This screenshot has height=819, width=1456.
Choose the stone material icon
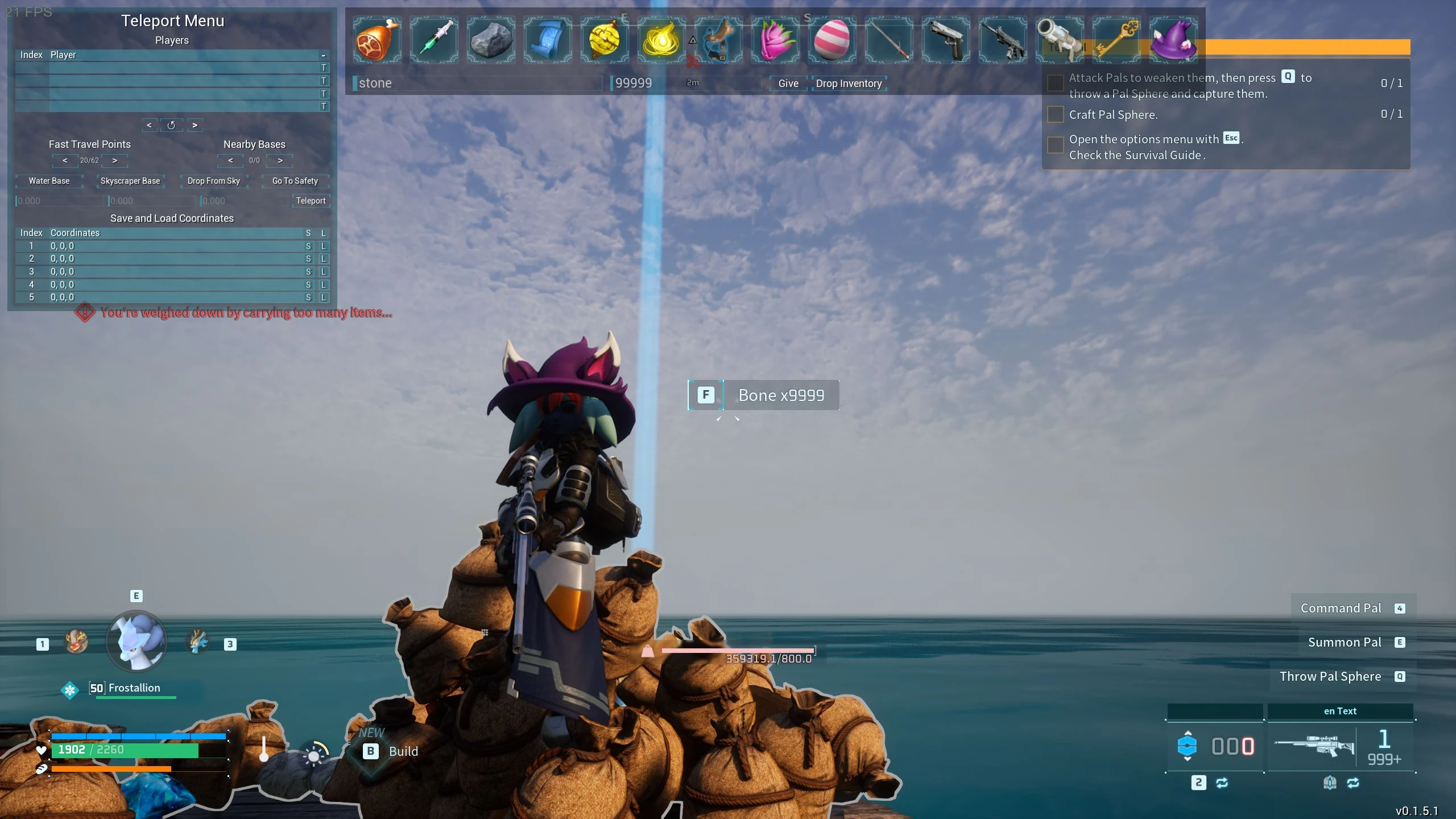491,40
